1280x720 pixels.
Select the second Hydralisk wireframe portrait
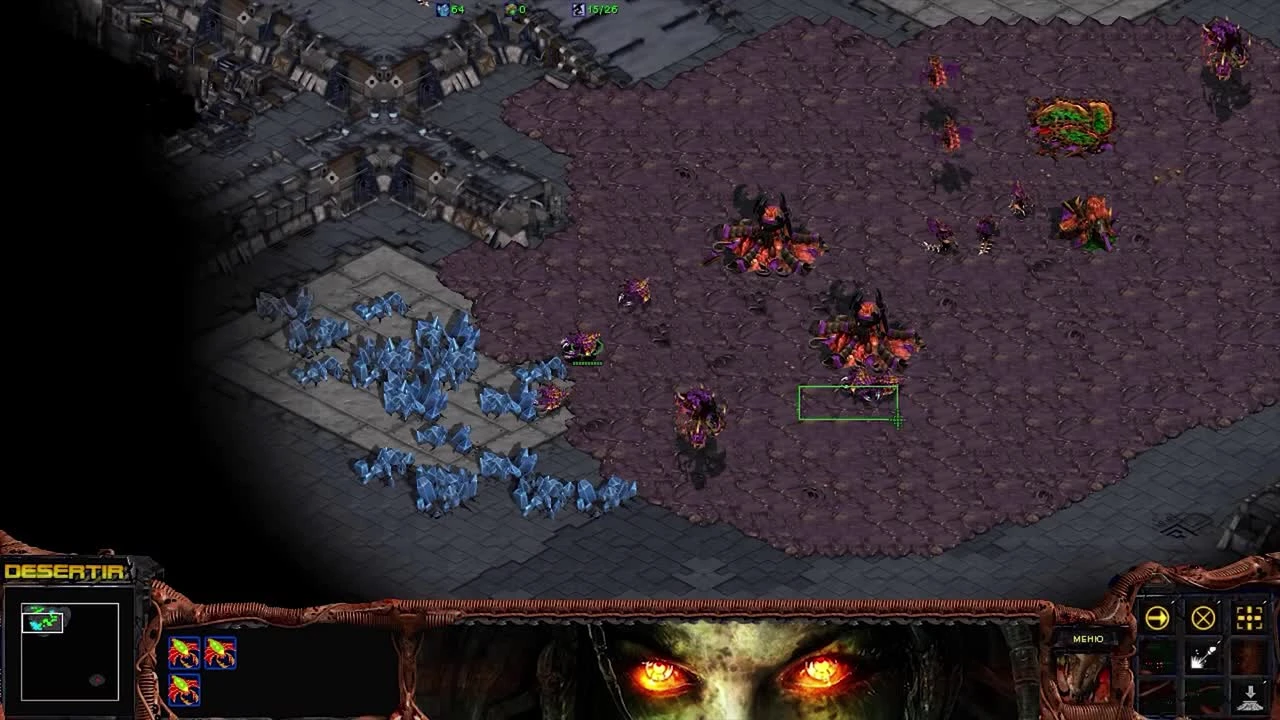coord(221,652)
